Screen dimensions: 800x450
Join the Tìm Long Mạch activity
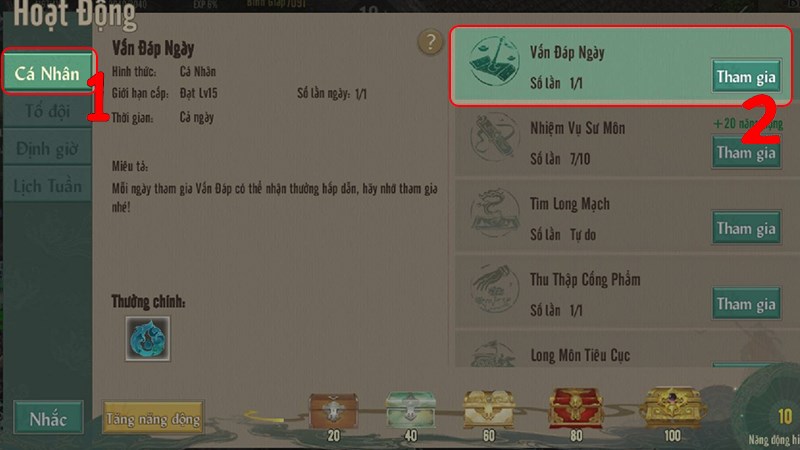click(746, 228)
